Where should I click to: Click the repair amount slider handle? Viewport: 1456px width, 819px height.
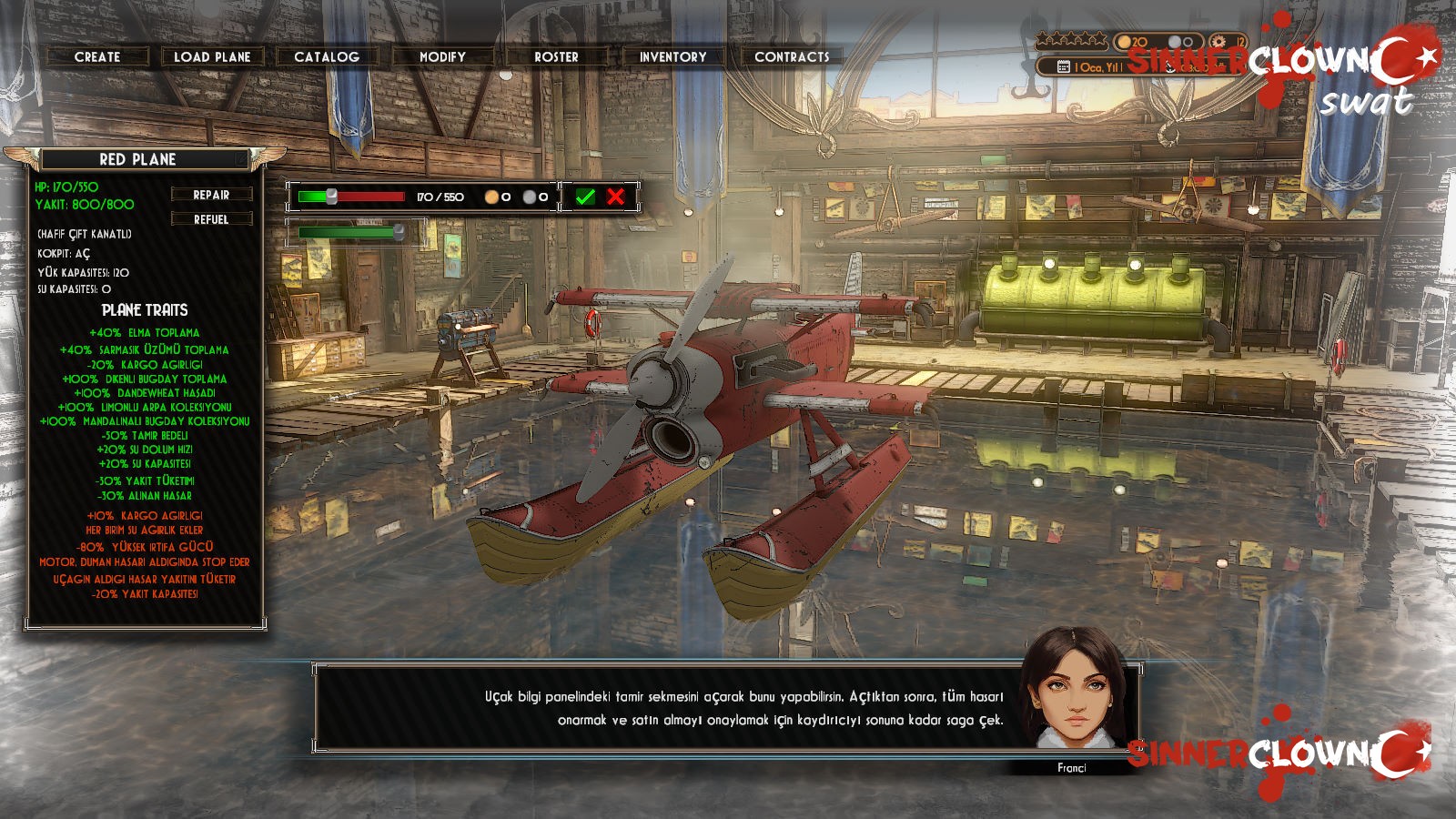[x=332, y=197]
